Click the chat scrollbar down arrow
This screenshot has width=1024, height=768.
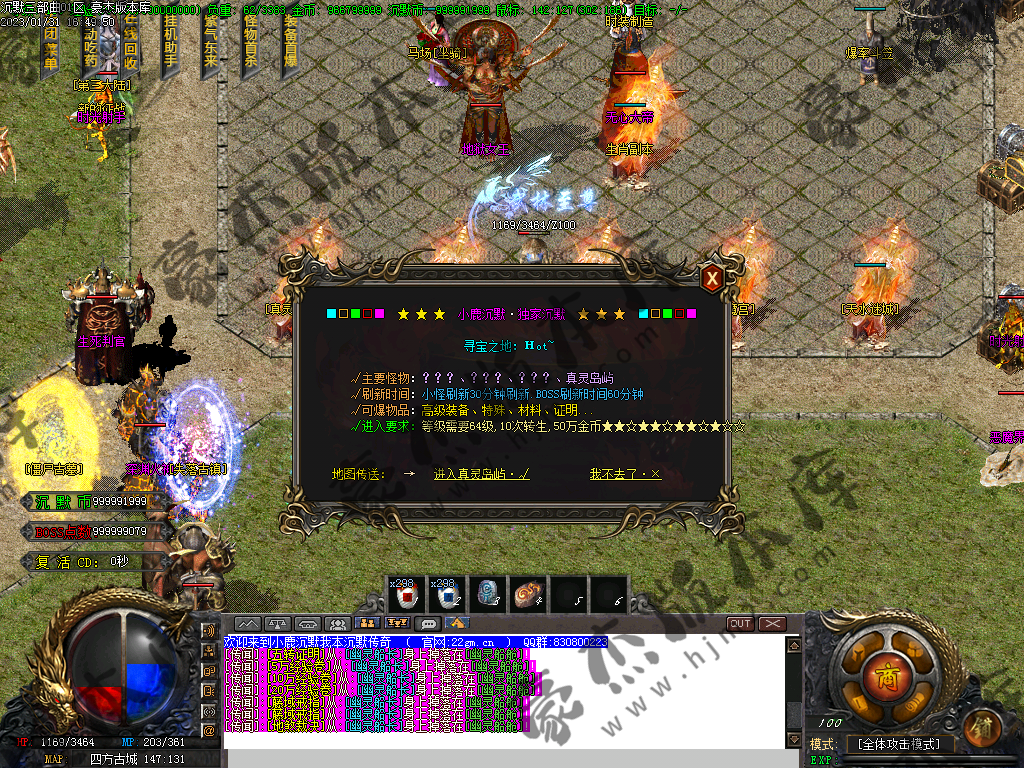point(793,739)
